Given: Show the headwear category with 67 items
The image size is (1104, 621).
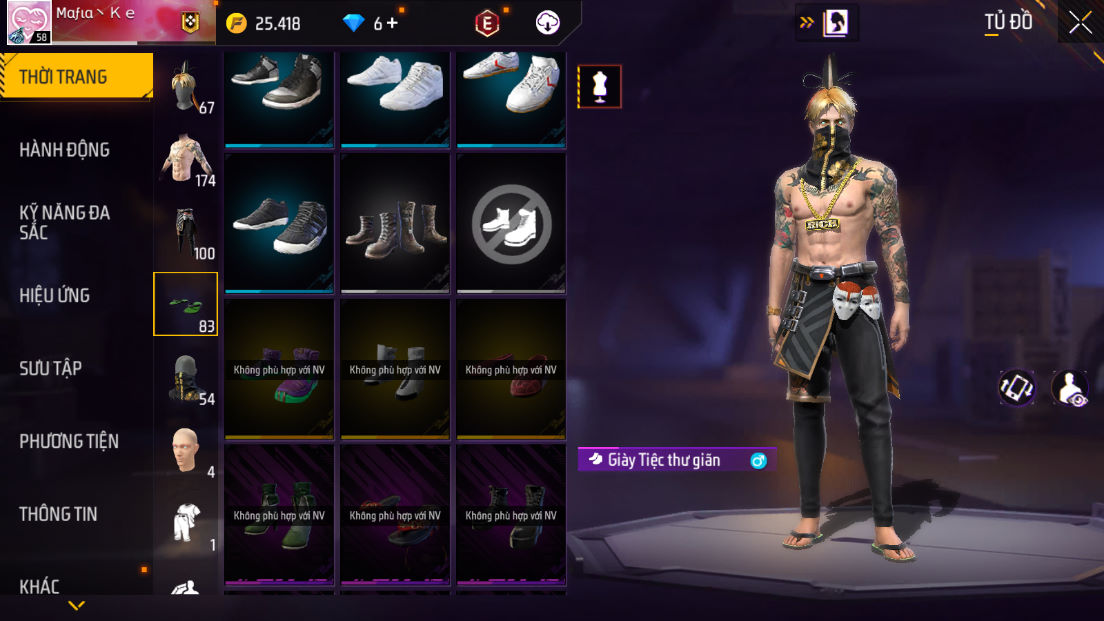Looking at the screenshot, I should pyautogui.click(x=186, y=88).
